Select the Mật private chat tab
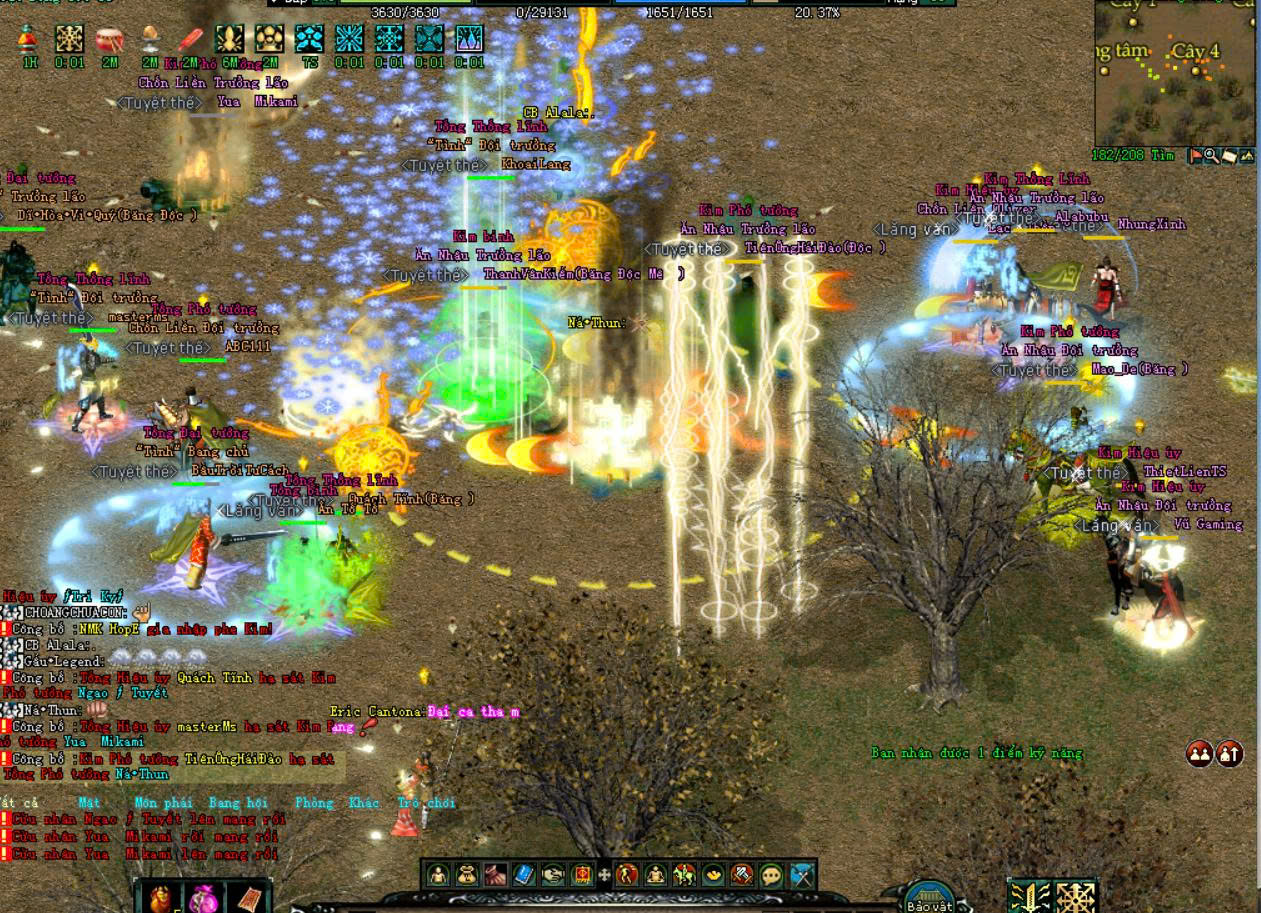Viewport: 1261px width, 913px height. [x=90, y=803]
